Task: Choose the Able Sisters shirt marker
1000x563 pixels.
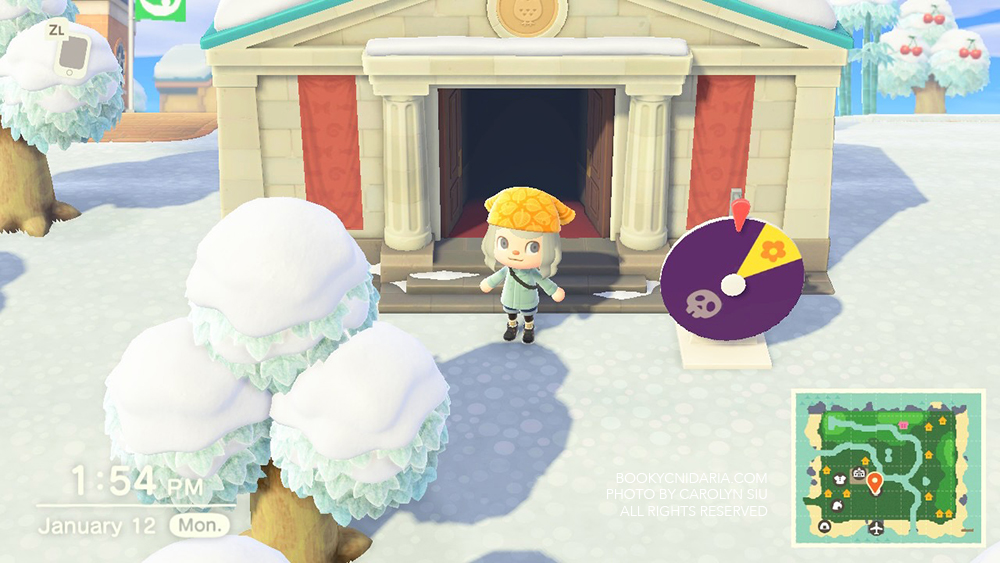Action: coord(840,480)
